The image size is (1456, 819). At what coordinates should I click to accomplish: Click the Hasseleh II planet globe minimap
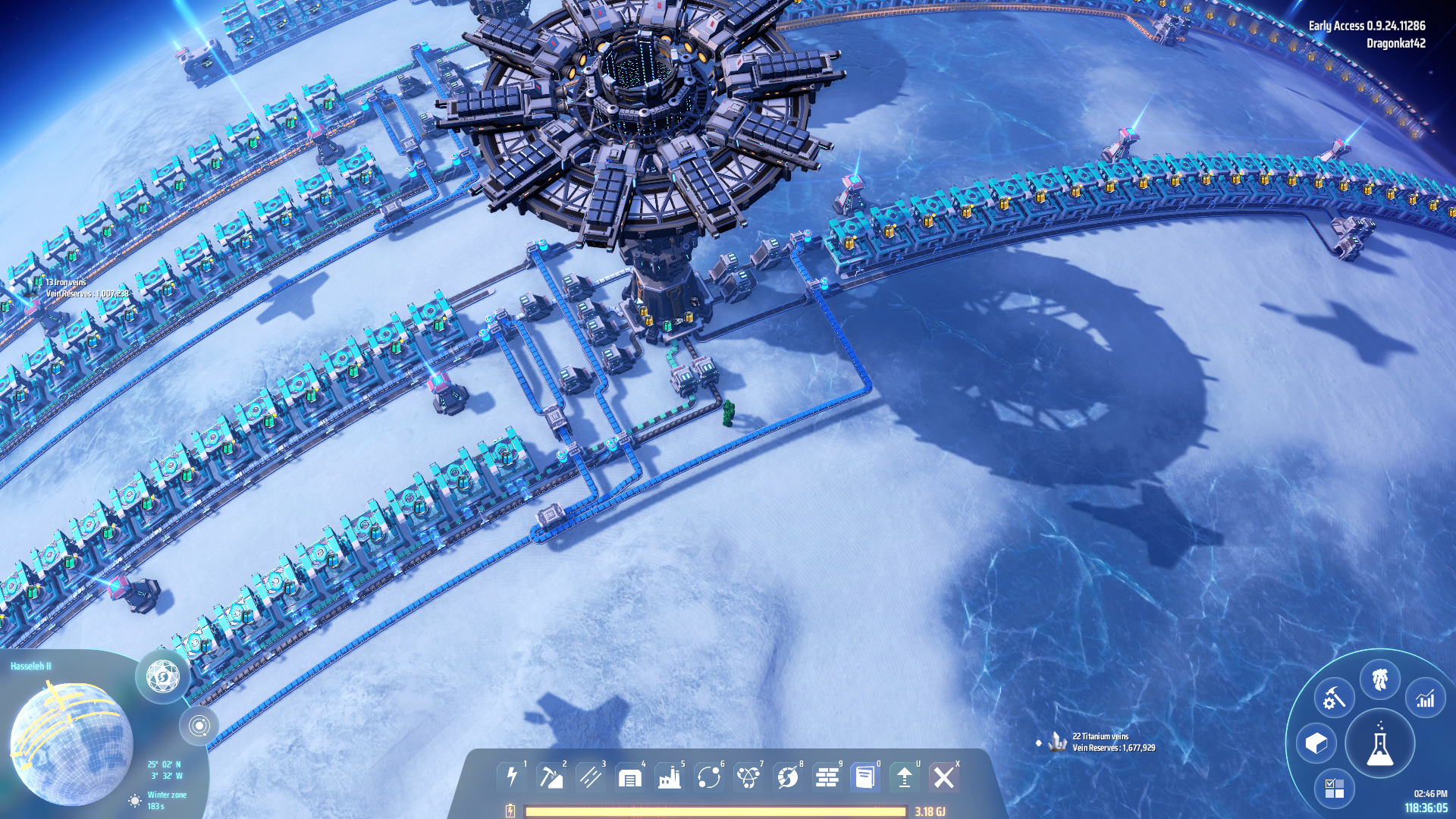[72, 743]
